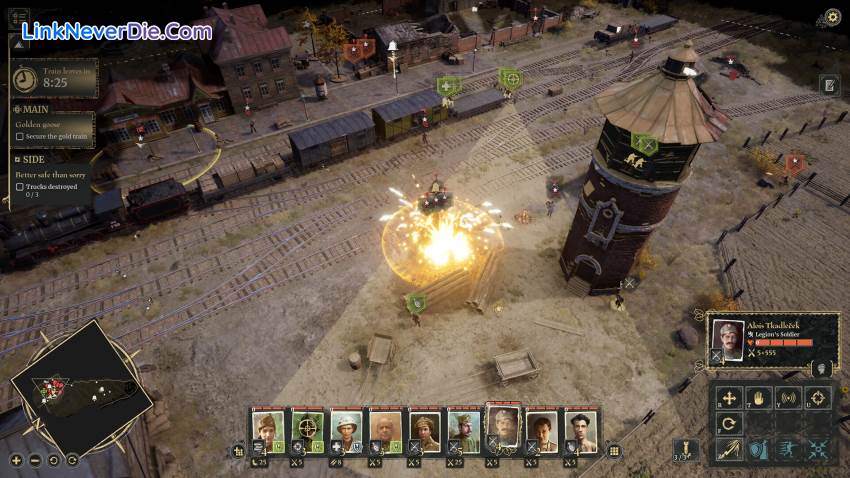This screenshot has height=478, width=850.
Task: Activate the move arrows command
Action: tap(729, 398)
